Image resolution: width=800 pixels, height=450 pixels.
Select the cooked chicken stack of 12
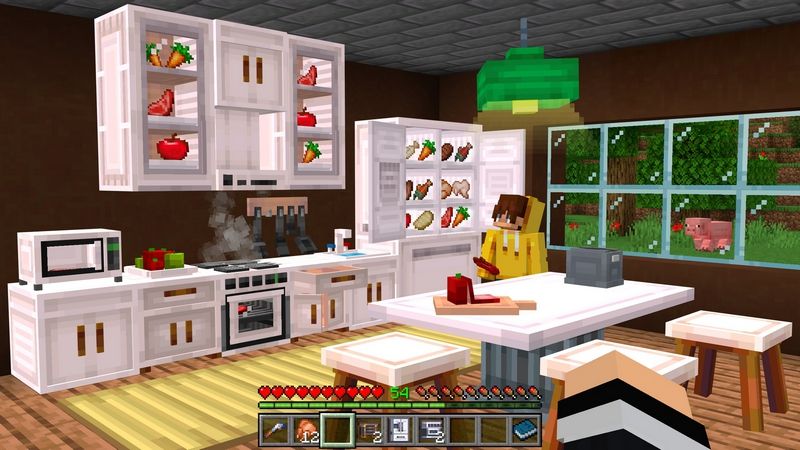click(306, 430)
